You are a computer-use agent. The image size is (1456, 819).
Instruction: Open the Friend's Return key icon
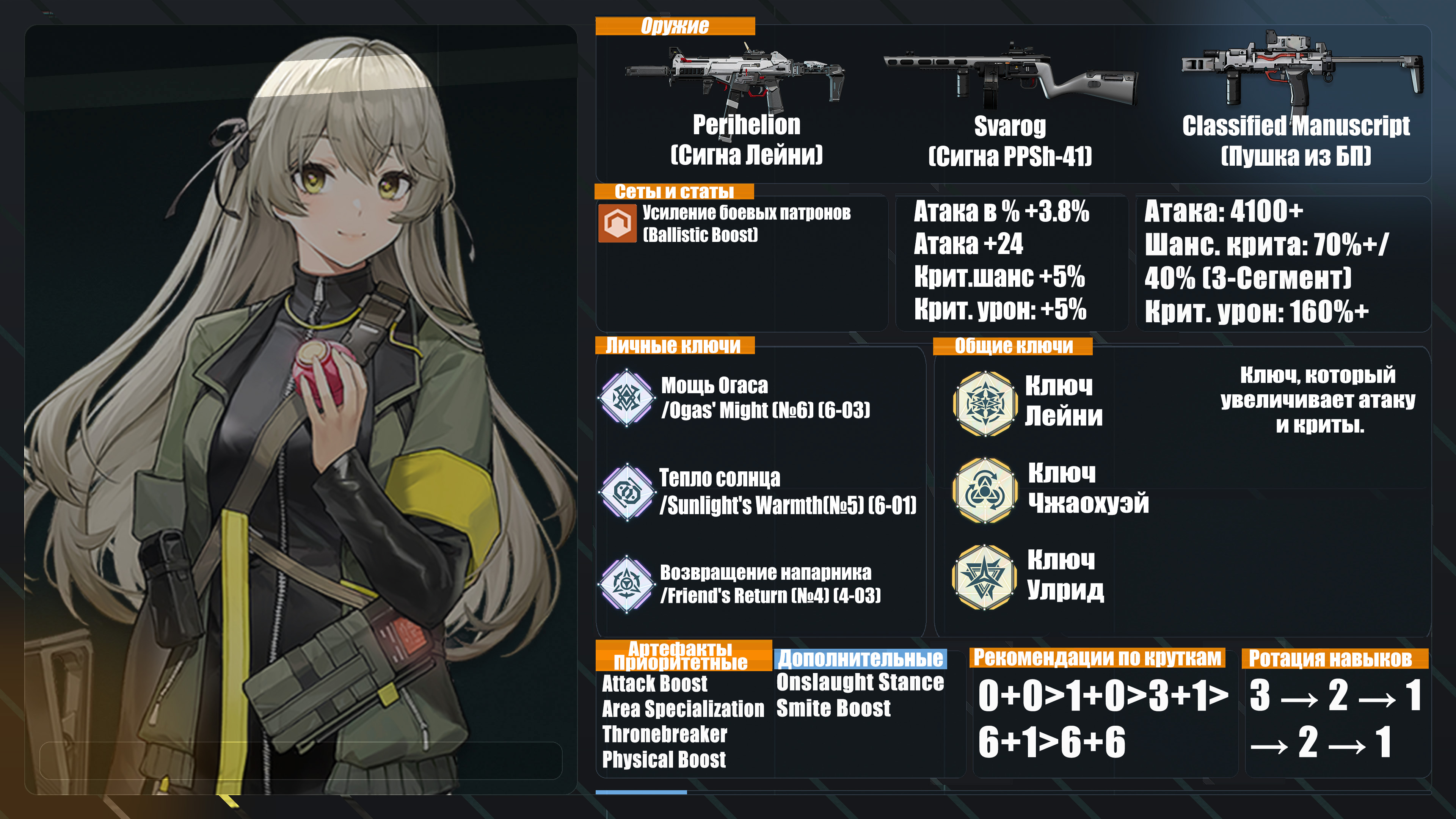626,584
